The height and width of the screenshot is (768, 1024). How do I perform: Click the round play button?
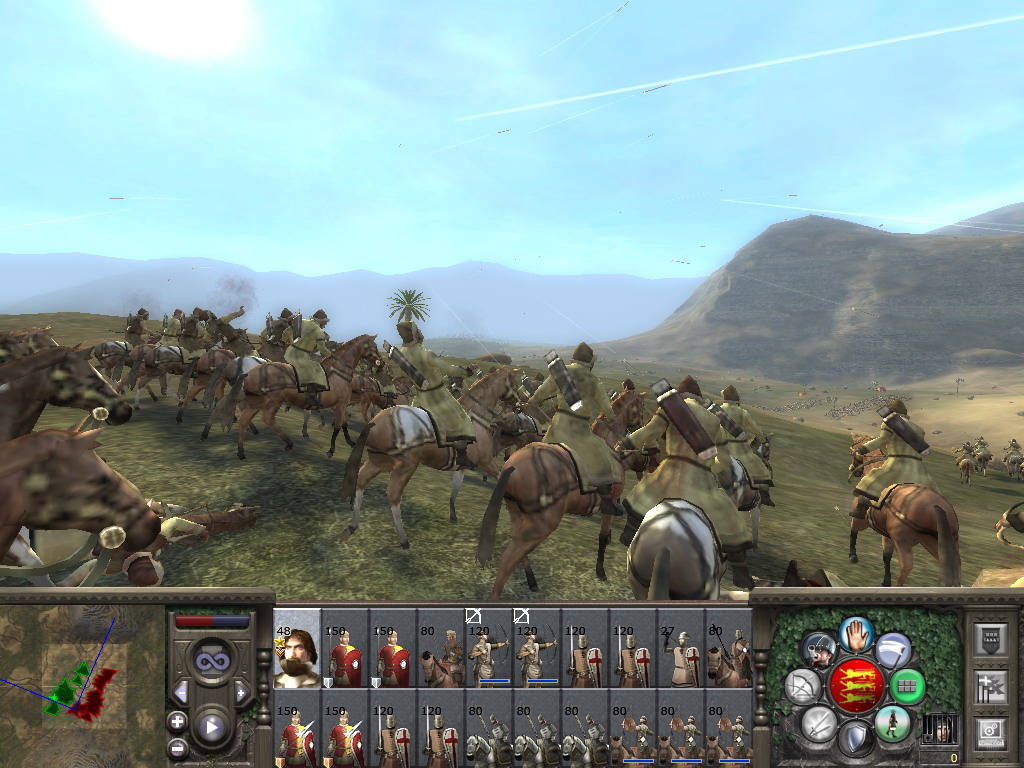tap(212, 727)
